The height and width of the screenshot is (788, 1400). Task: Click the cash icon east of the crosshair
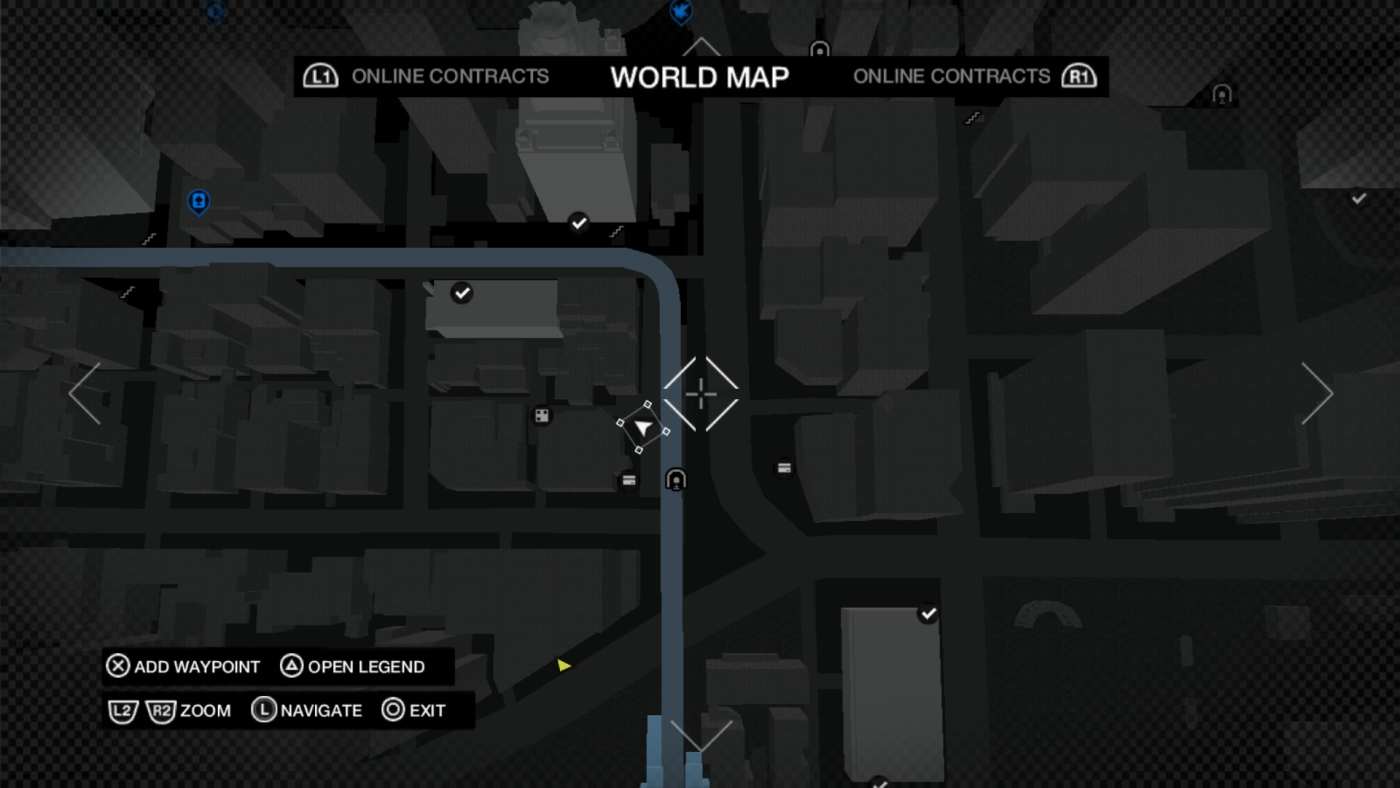(x=784, y=466)
